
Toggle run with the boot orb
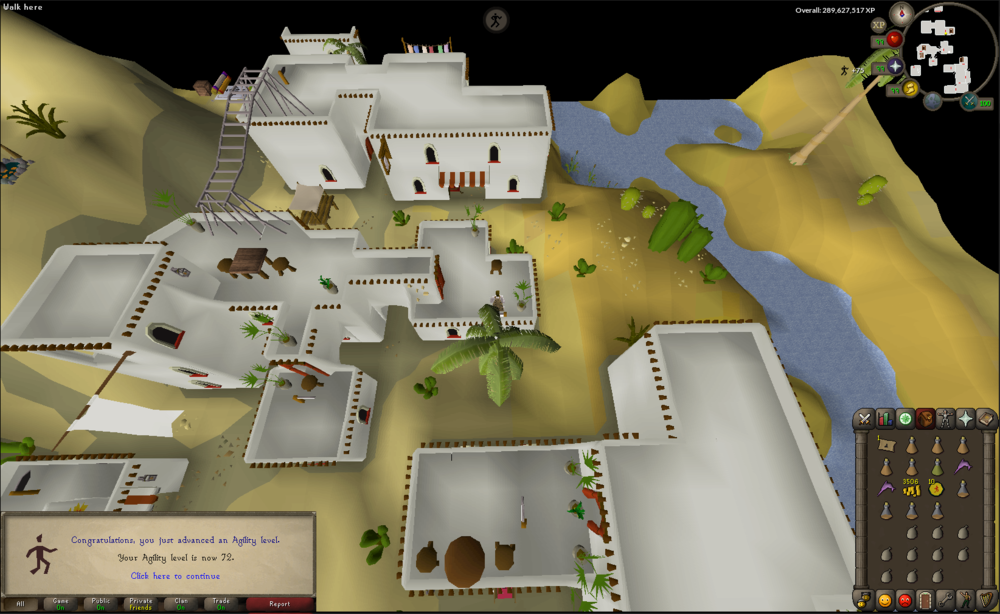tap(911, 89)
